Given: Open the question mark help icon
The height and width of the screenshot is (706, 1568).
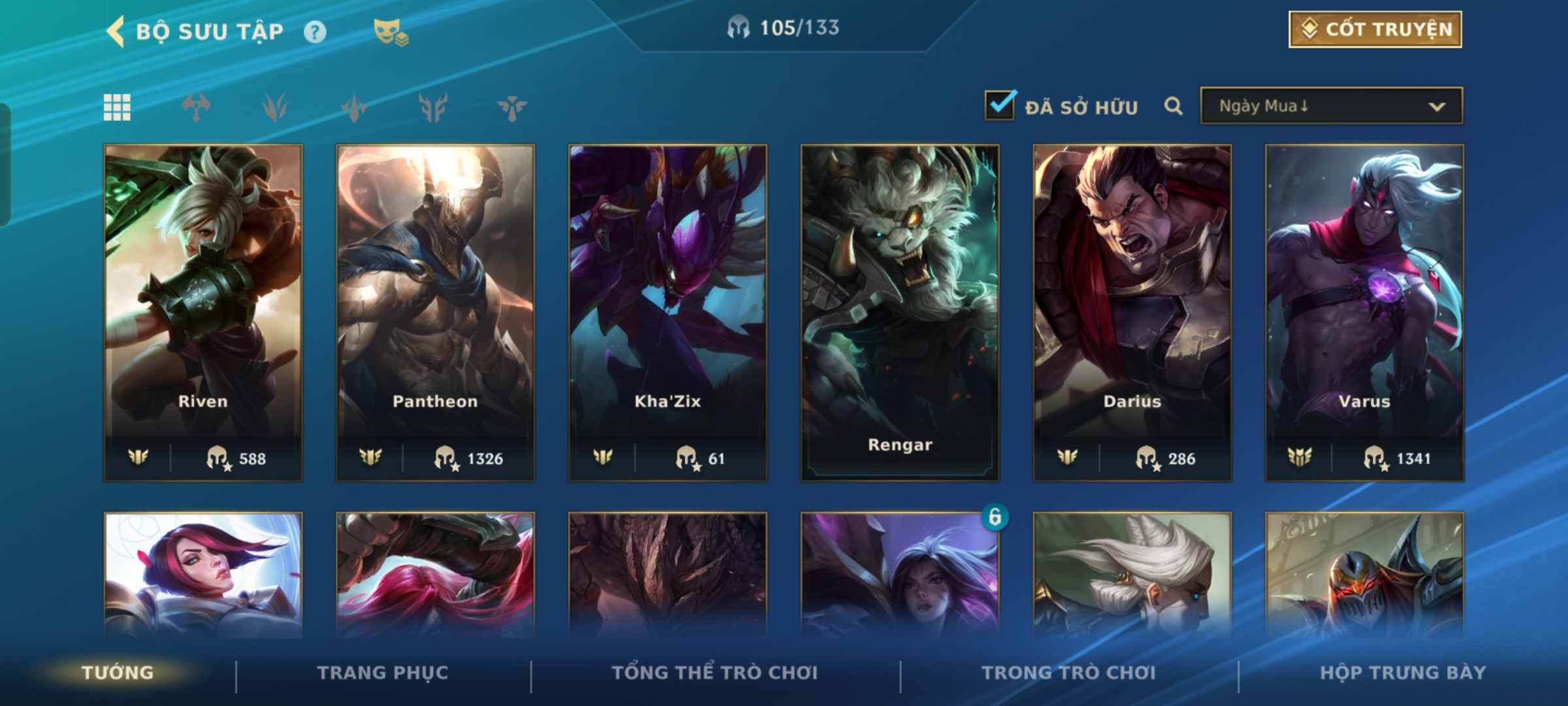Looking at the screenshot, I should pos(315,31).
